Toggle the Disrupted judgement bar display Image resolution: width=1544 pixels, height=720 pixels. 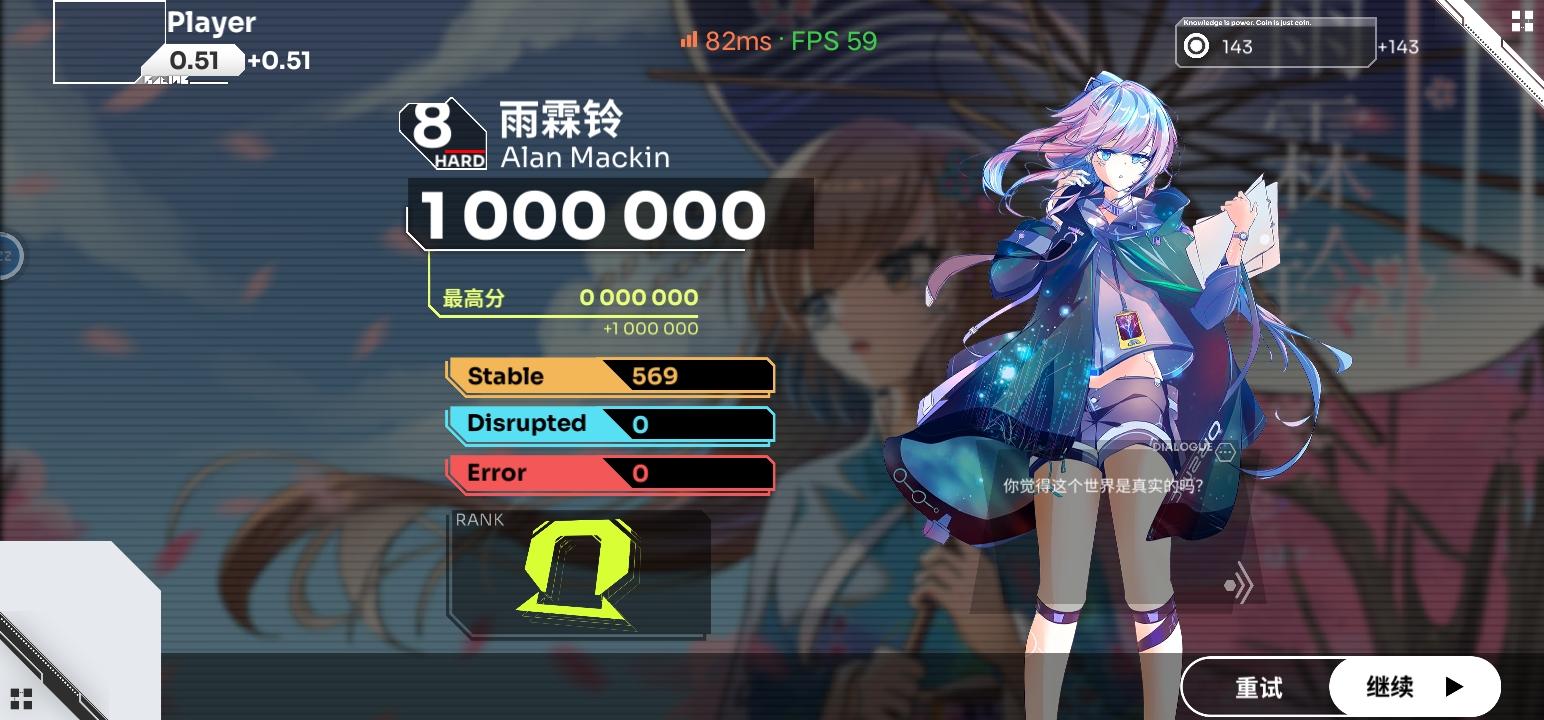click(608, 424)
